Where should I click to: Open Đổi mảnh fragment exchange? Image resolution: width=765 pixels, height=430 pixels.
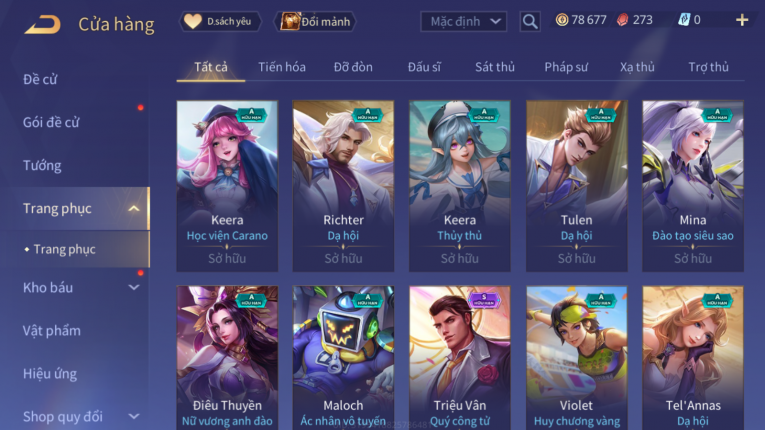coord(316,21)
